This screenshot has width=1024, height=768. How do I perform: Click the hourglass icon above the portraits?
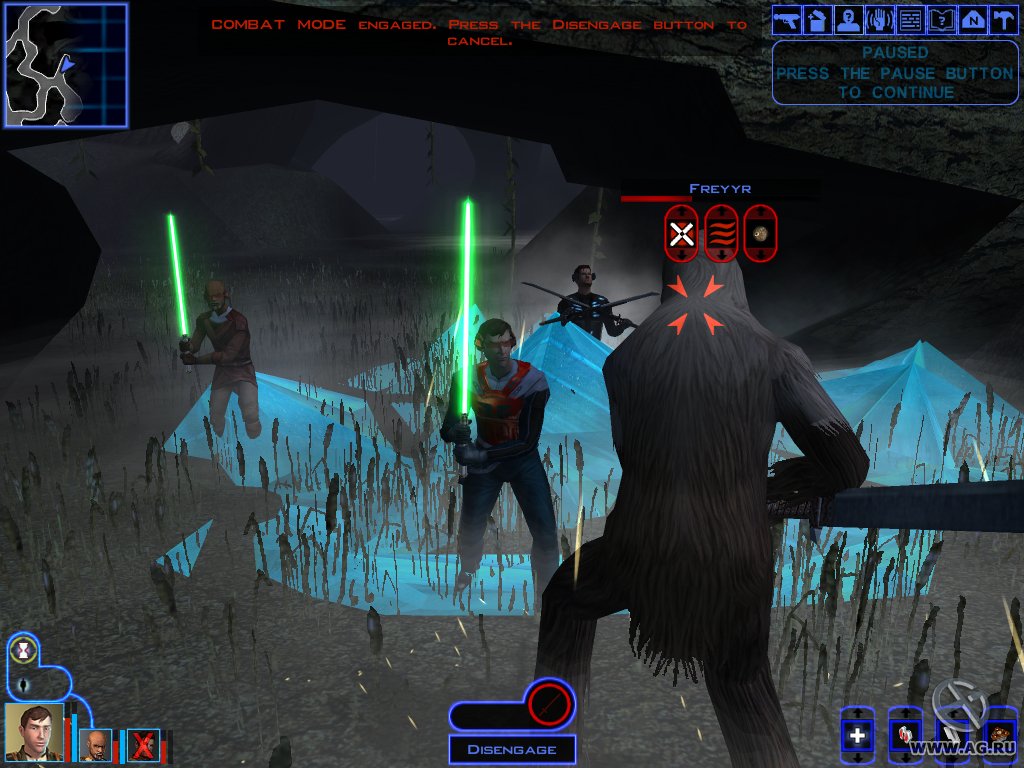tap(23, 651)
